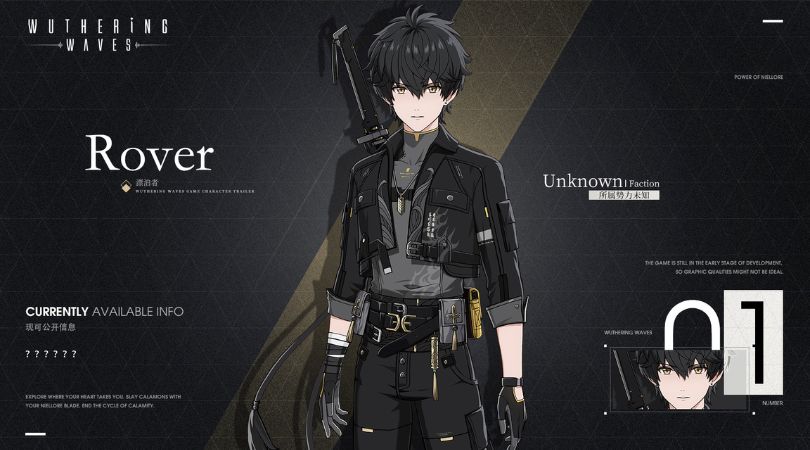Image resolution: width=810 pixels, height=450 pixels.
Task: Select the Rover portrait thumbnail
Action: click(678, 378)
